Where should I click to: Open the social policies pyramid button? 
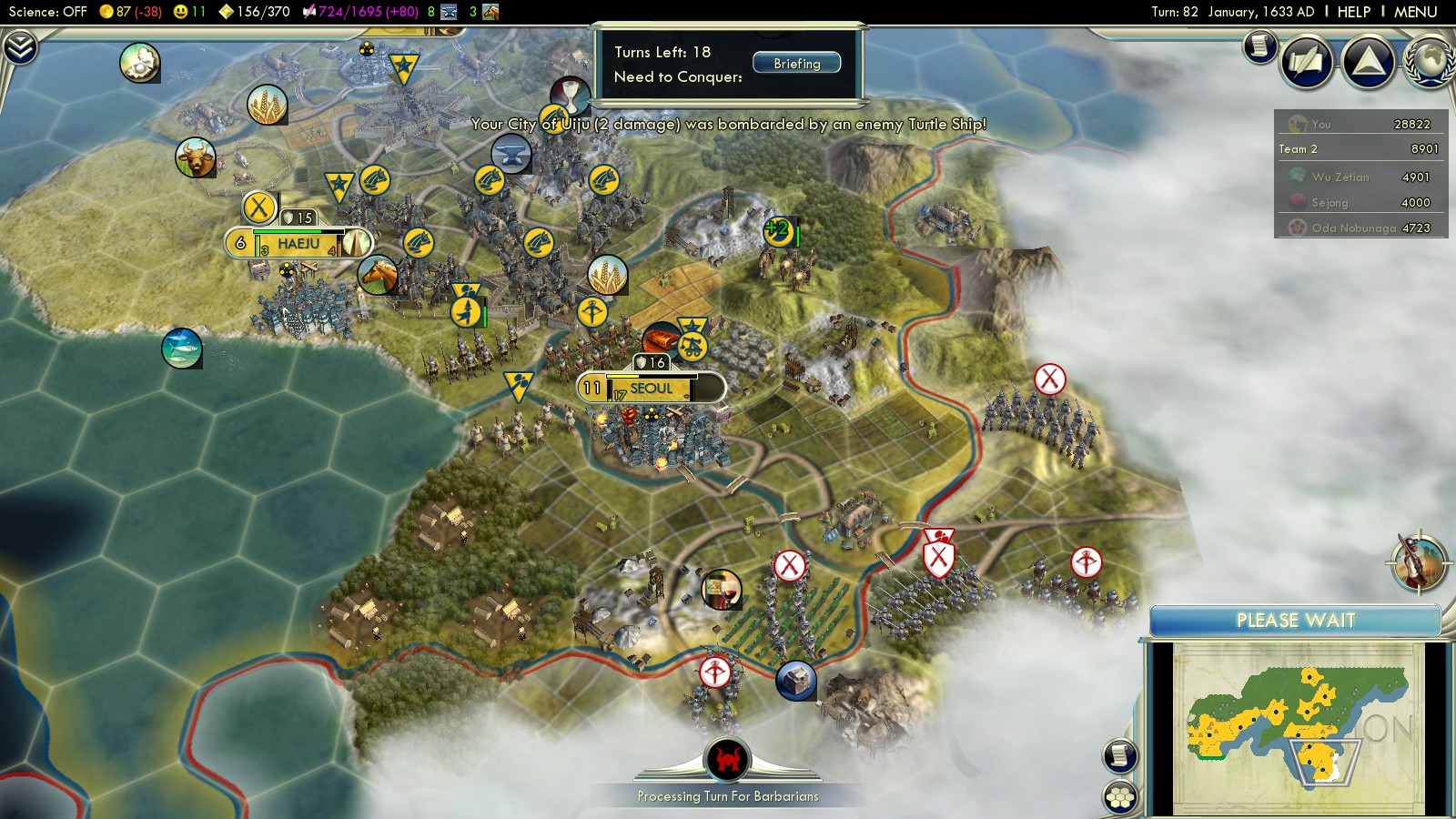click(x=1368, y=62)
